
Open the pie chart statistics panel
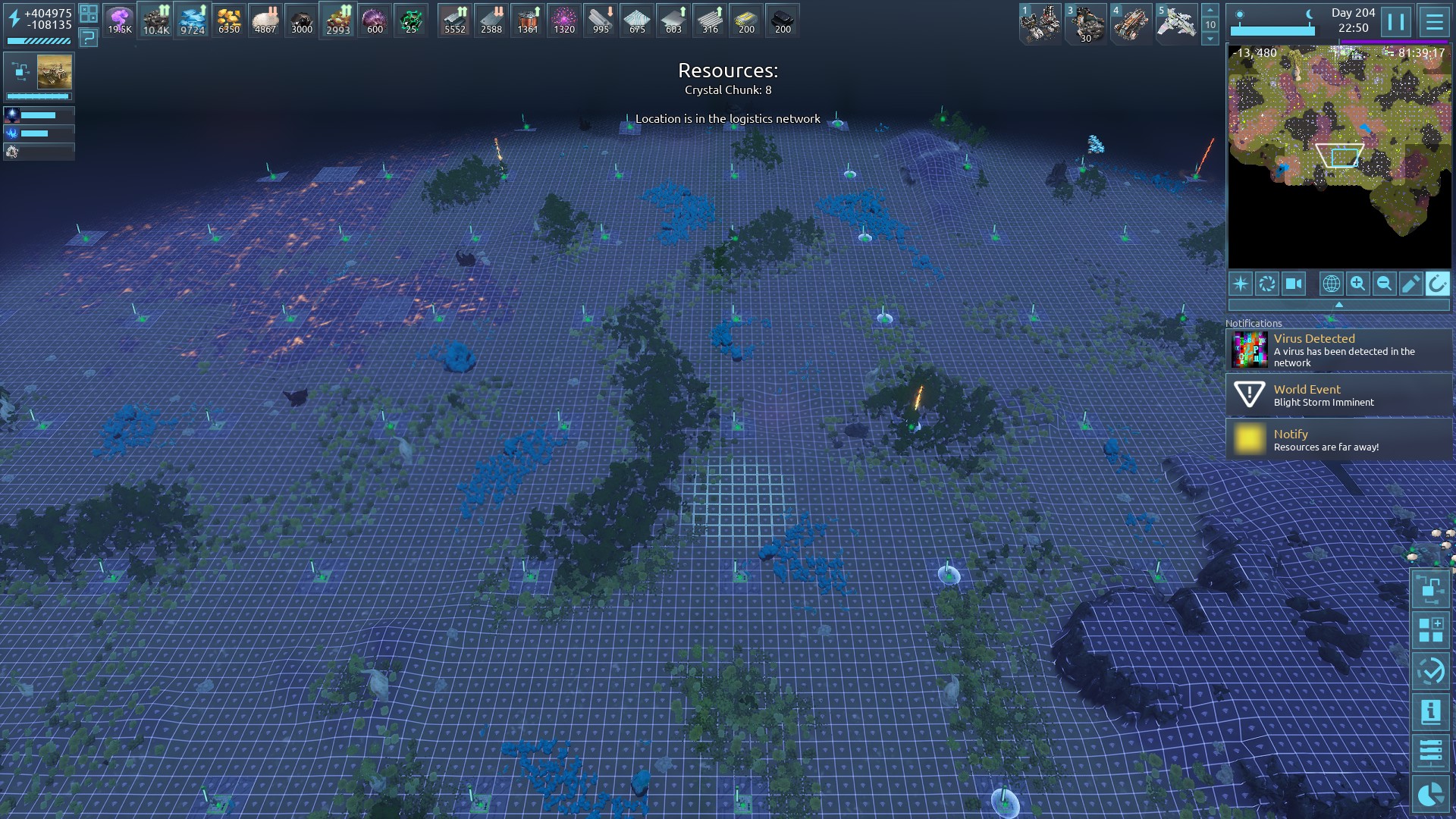[x=1430, y=794]
